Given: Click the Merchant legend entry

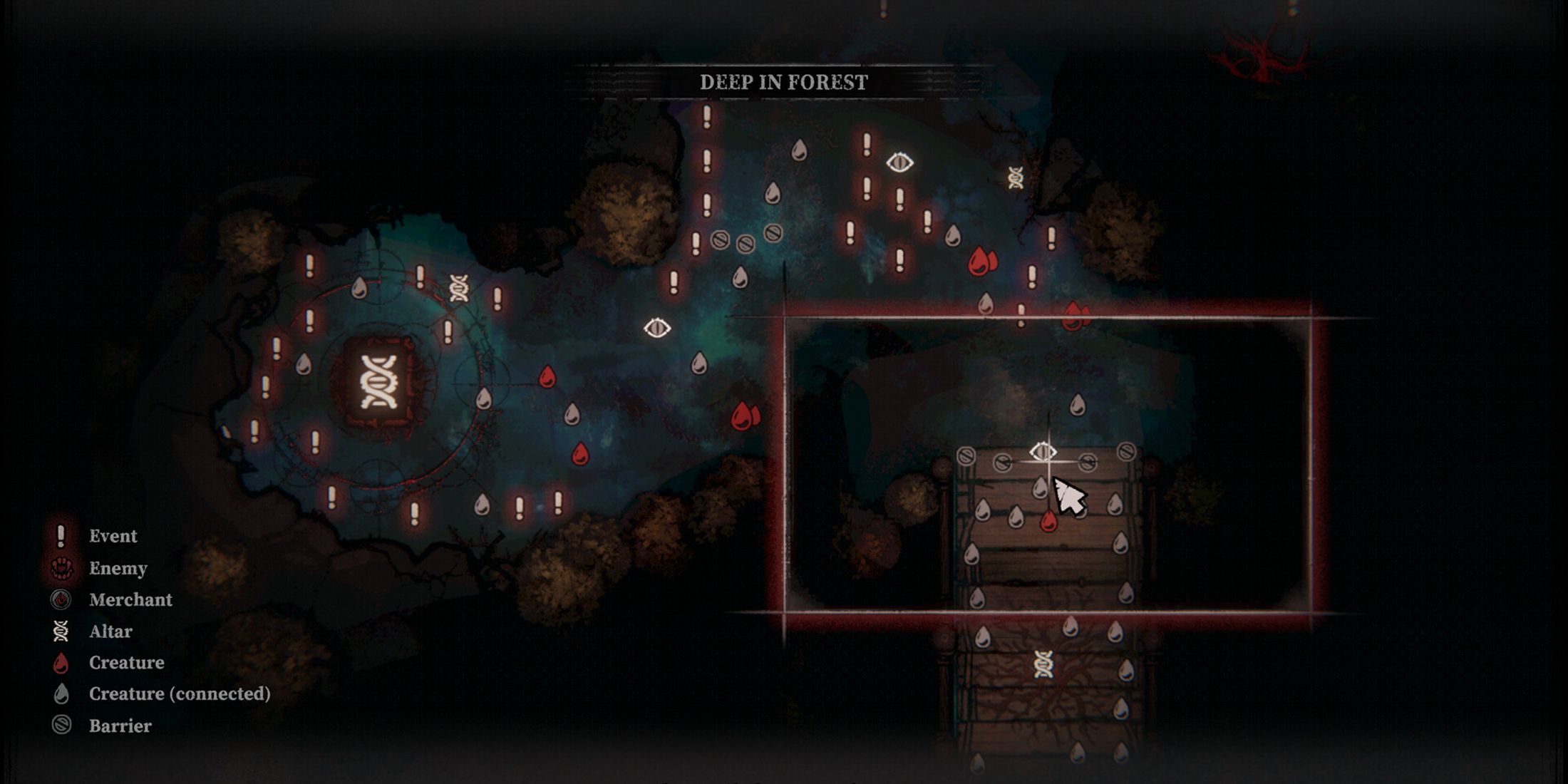Looking at the screenshot, I should point(130,599).
